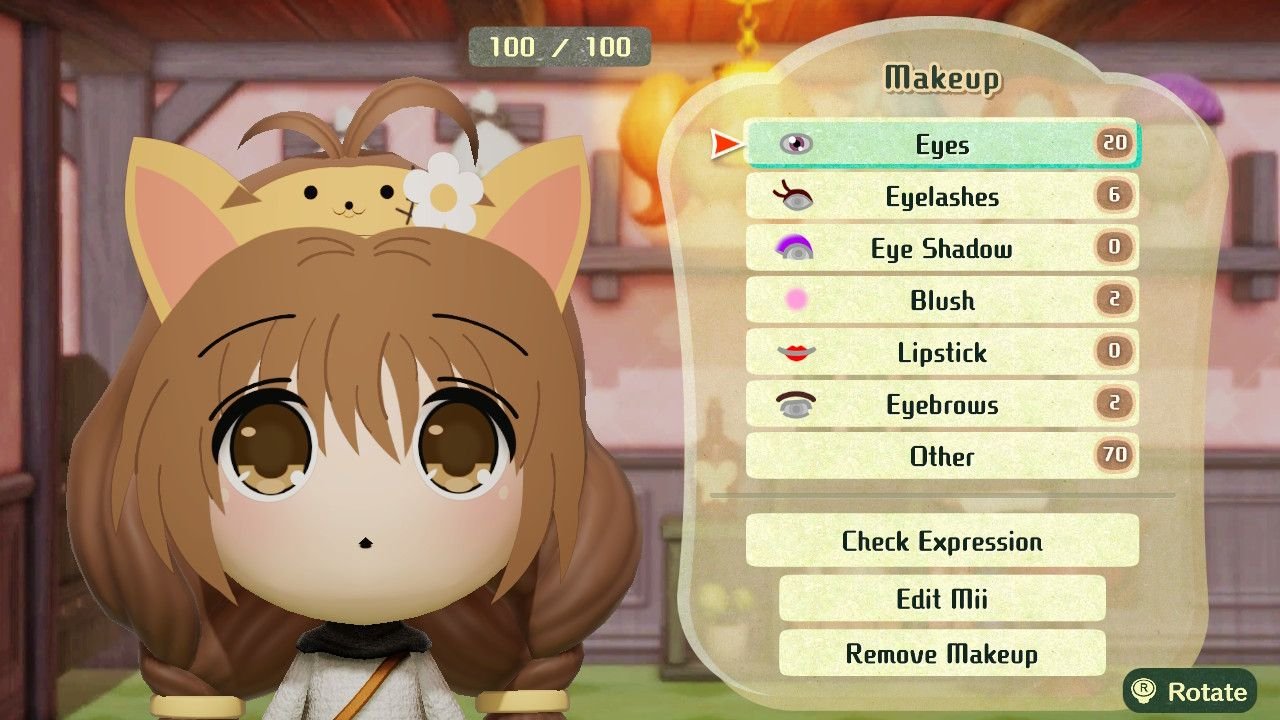Choose the Eye Shadow entry
This screenshot has width=1280, height=720.
click(x=941, y=249)
